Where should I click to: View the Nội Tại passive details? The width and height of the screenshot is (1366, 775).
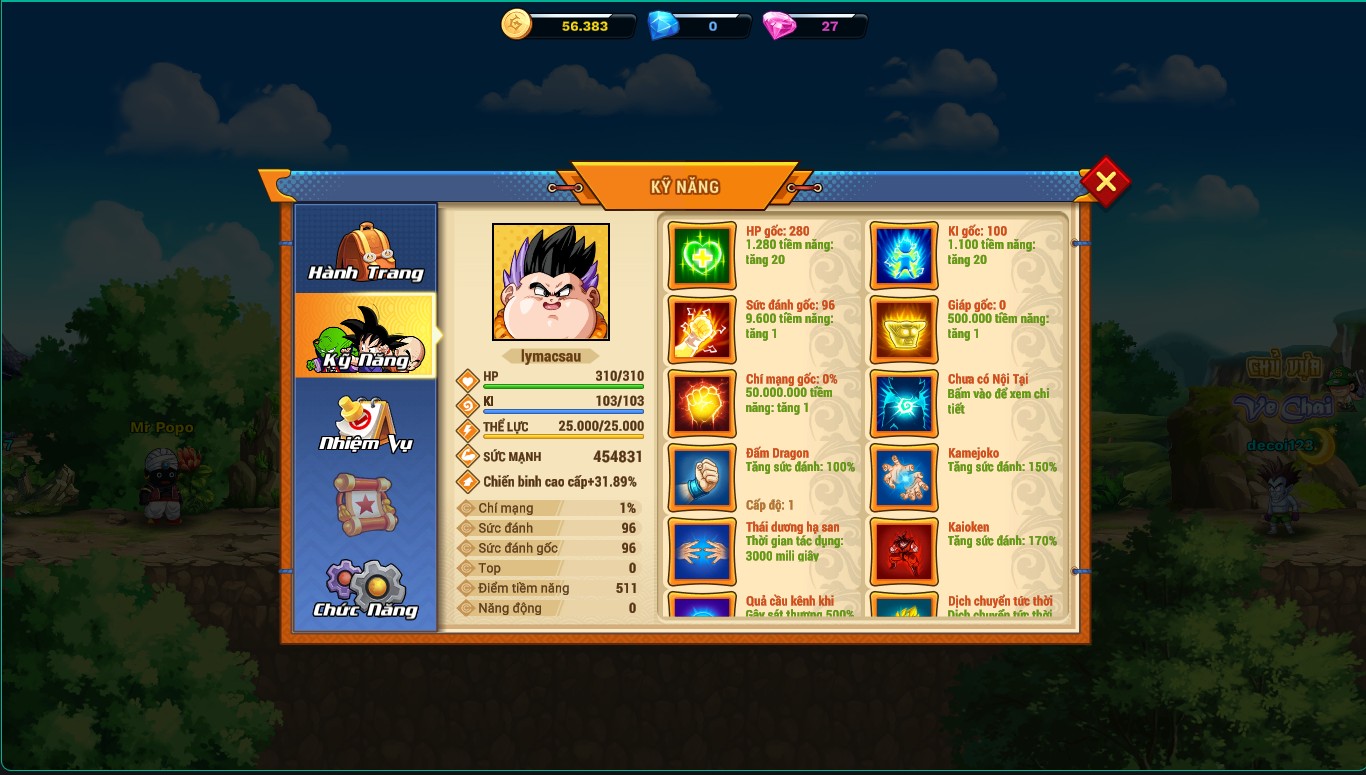pyautogui.click(x=904, y=404)
